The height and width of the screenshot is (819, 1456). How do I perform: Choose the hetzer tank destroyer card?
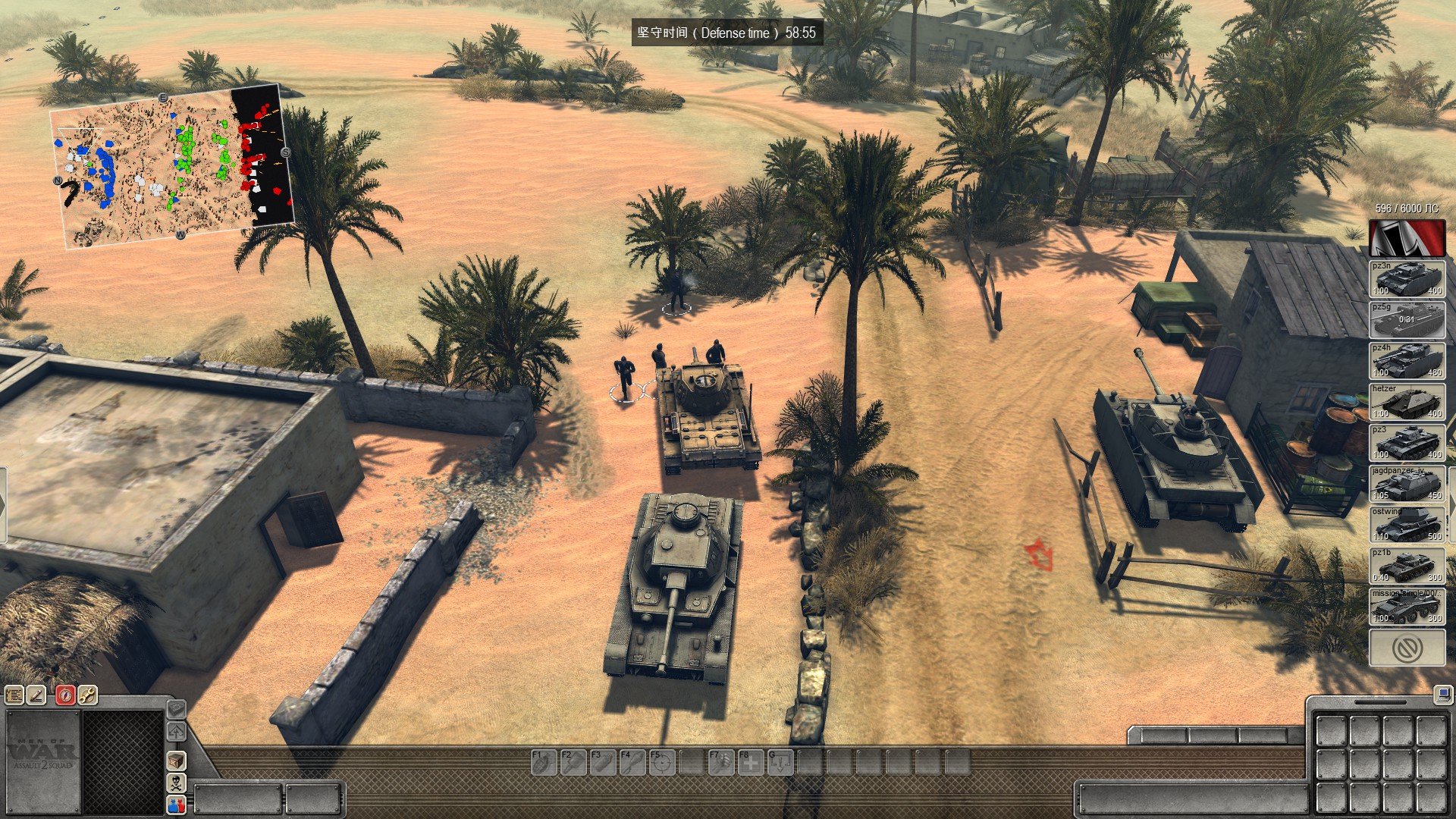1407,402
